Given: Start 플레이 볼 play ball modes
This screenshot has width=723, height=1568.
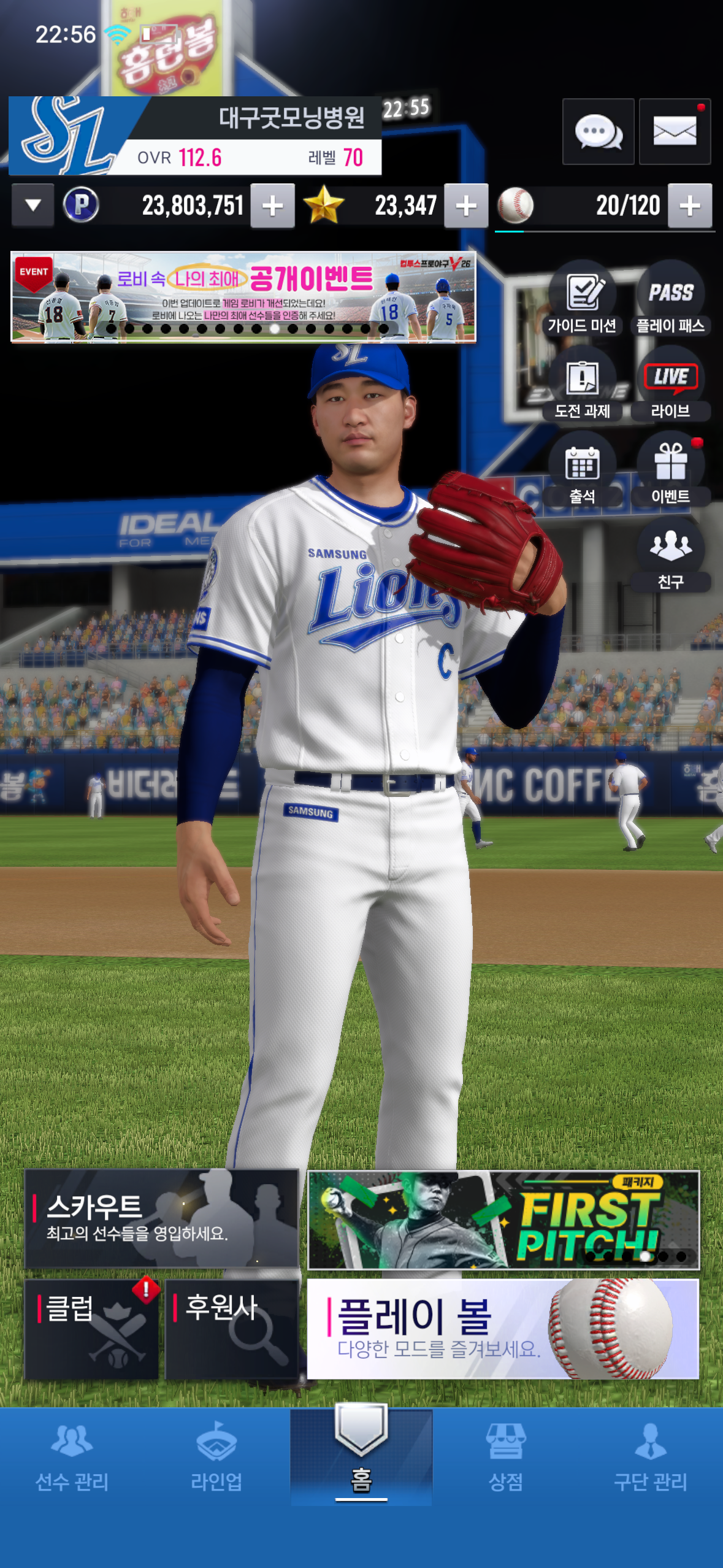Looking at the screenshot, I should [502, 1329].
